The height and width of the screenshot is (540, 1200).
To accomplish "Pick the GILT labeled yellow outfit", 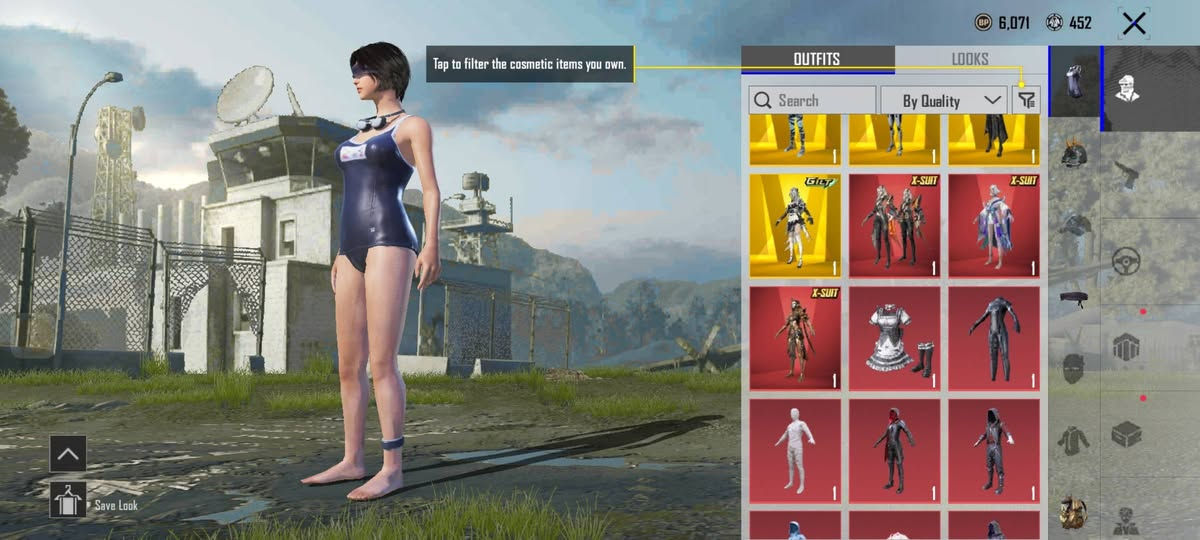I will (795, 225).
